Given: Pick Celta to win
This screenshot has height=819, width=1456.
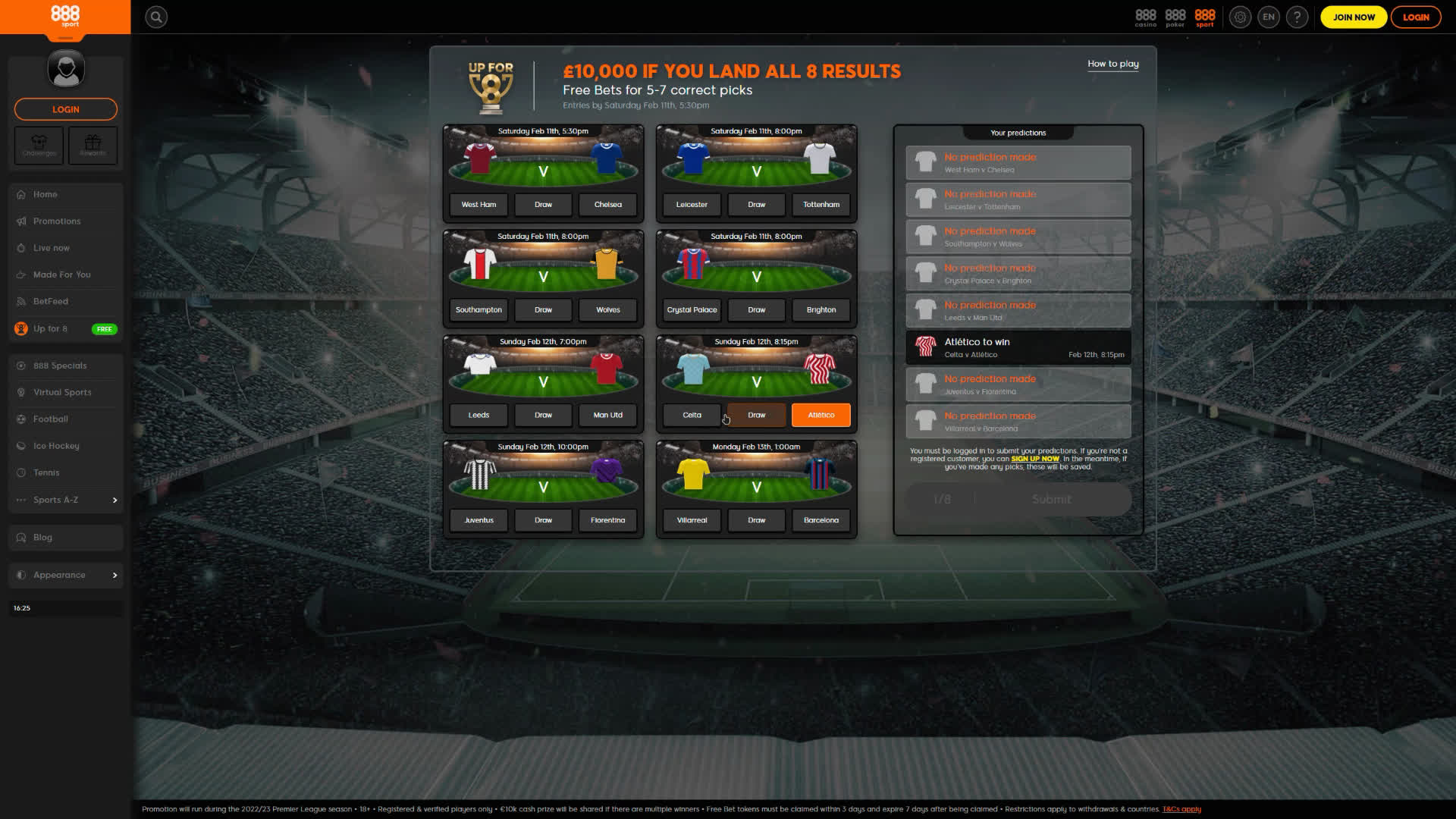Looking at the screenshot, I should 692,416.
